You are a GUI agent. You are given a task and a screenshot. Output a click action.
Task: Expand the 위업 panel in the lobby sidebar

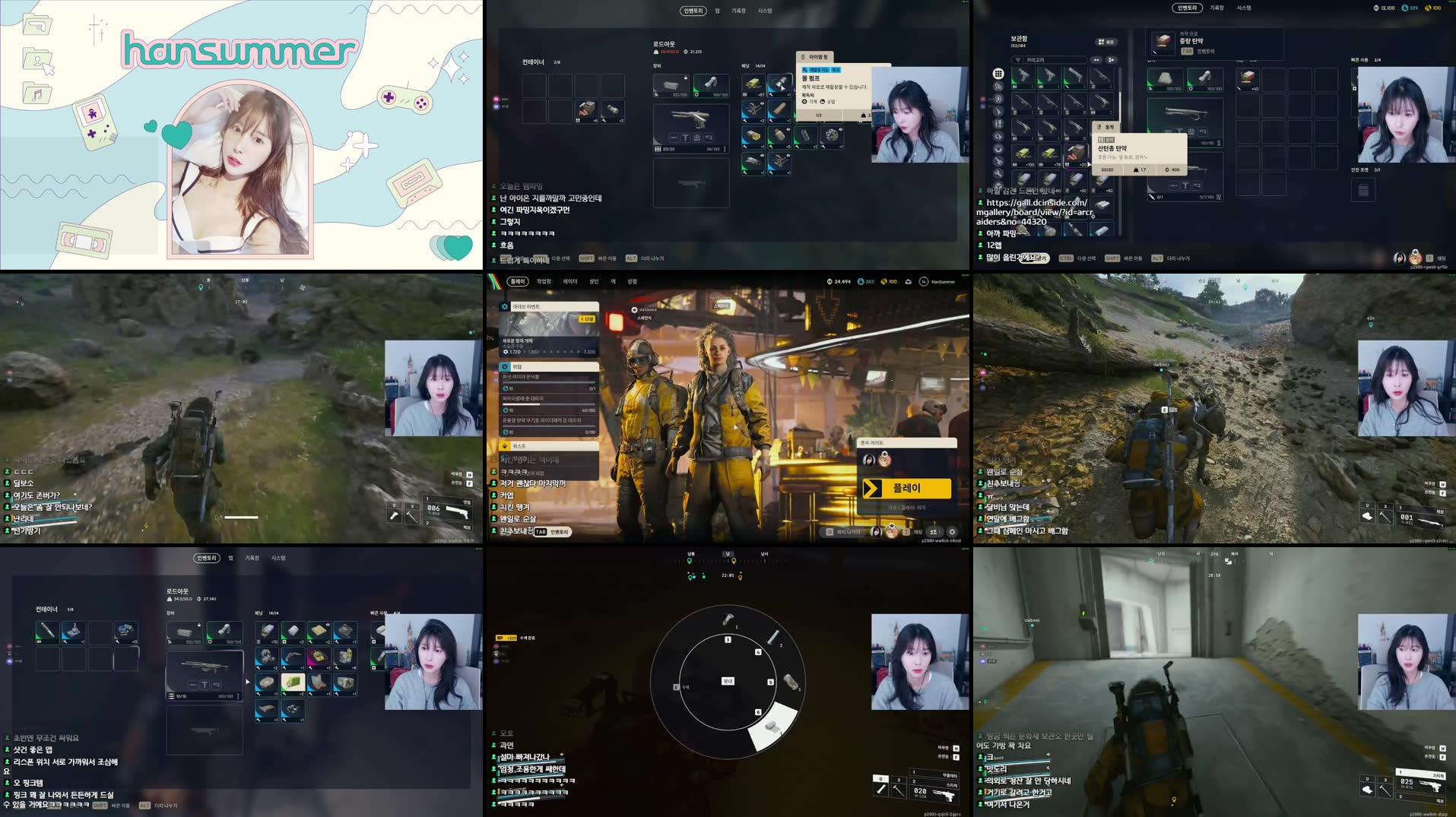tap(518, 366)
